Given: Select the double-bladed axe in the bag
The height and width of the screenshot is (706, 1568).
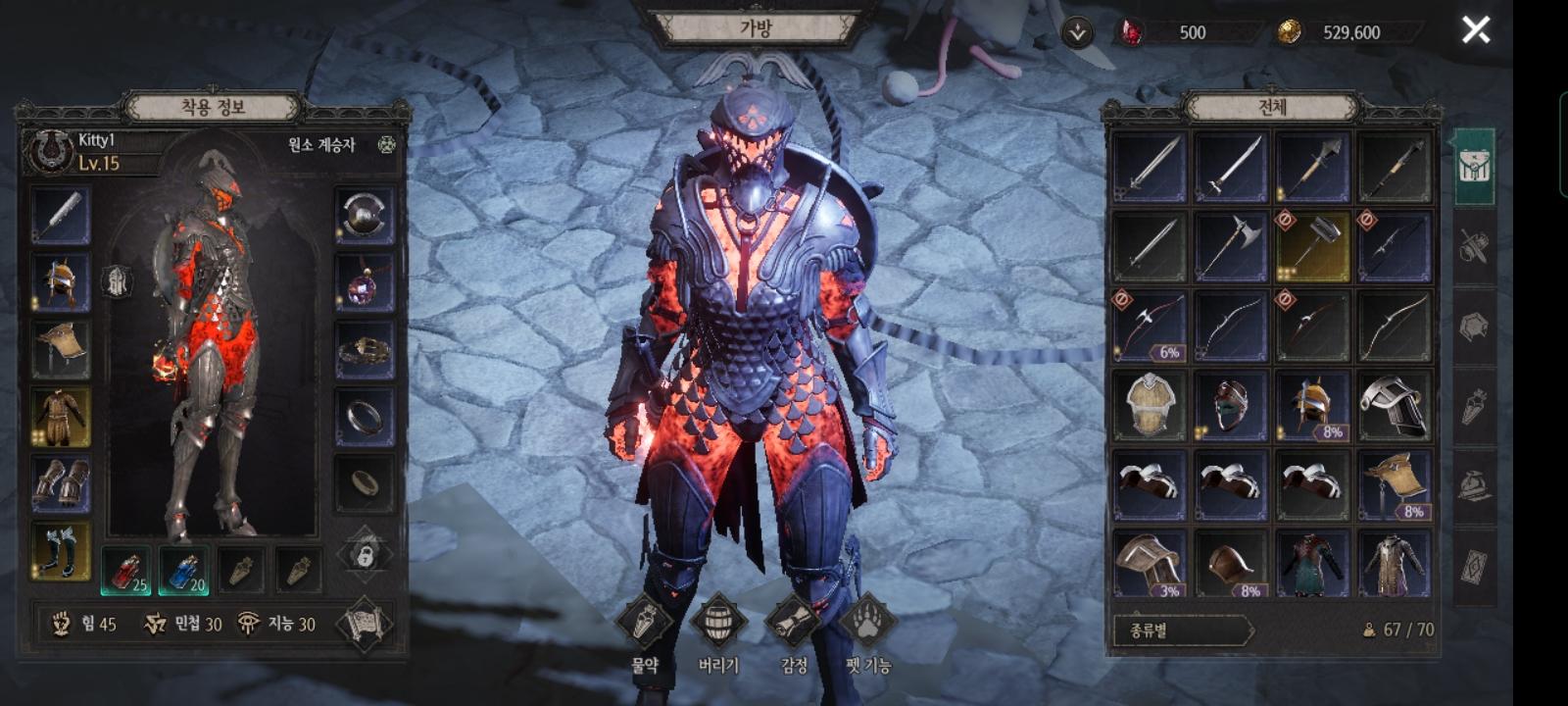Looking at the screenshot, I should (x=1231, y=246).
